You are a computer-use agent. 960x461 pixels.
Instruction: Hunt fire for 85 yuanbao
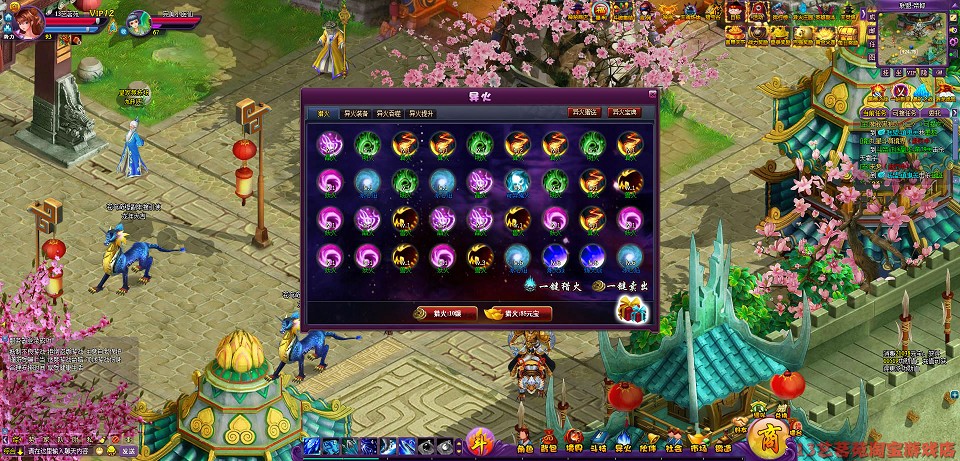521,313
